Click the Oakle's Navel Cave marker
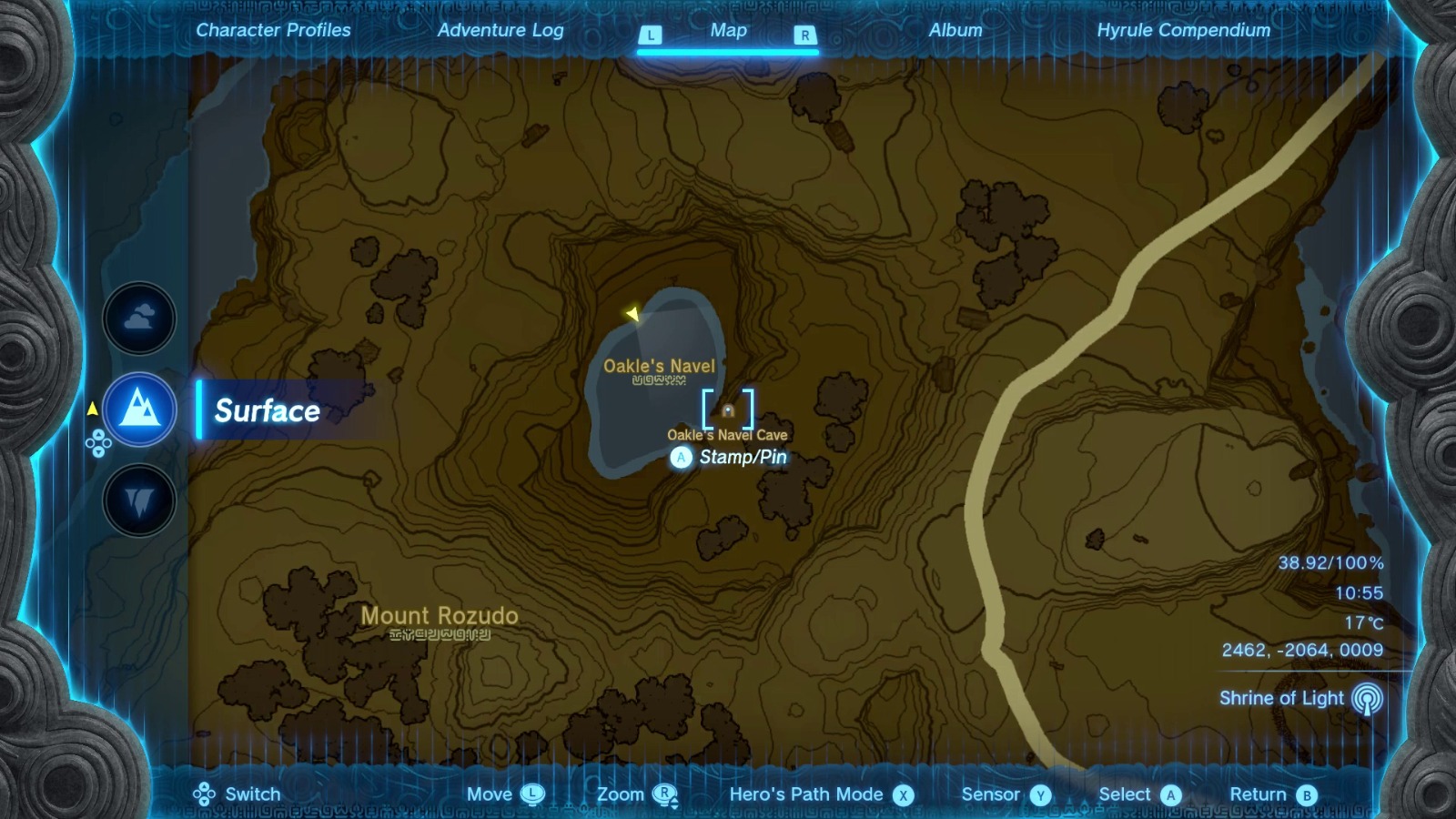Viewport: 1456px width, 819px height. click(727, 411)
